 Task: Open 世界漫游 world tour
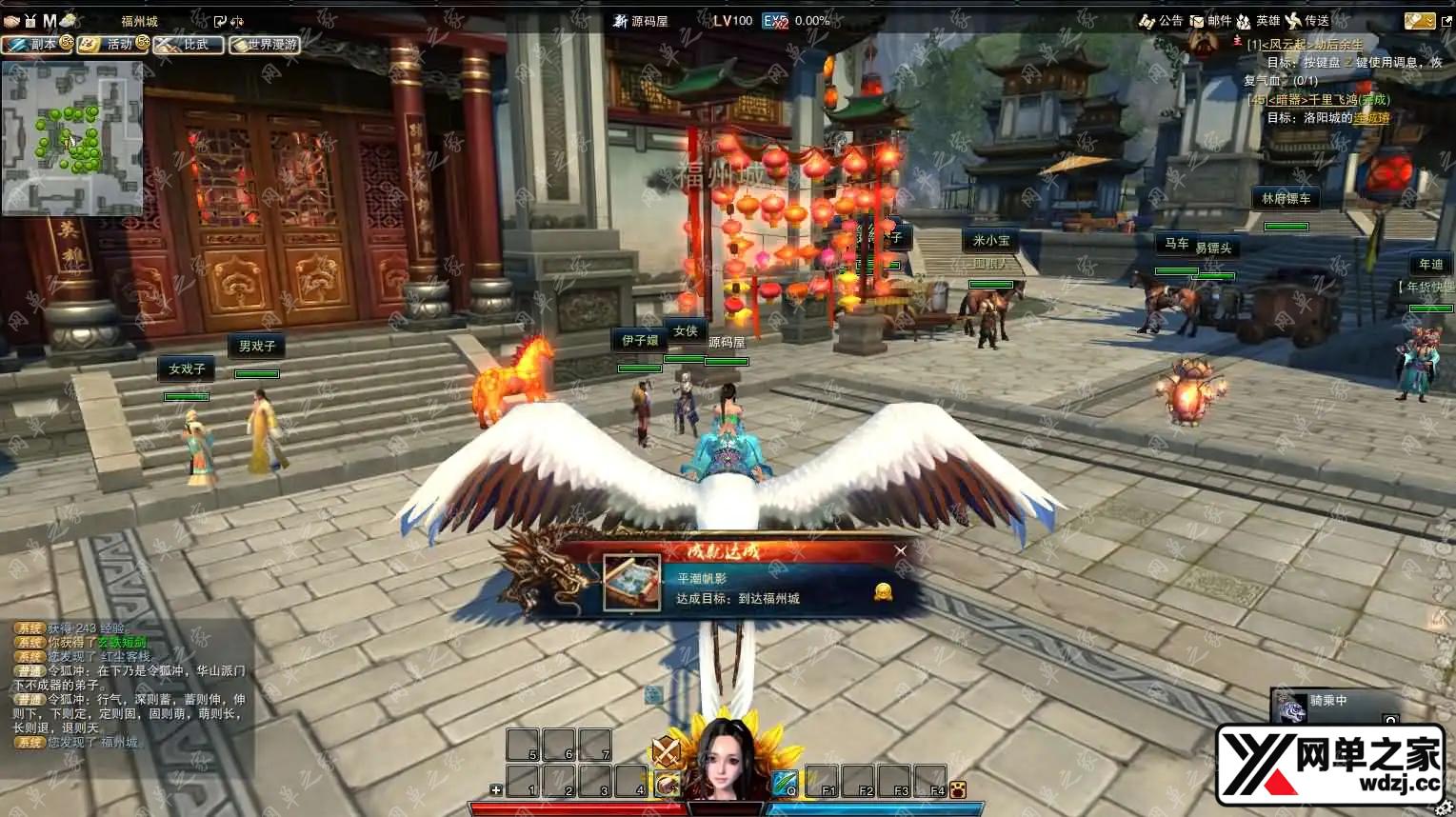click(265, 44)
